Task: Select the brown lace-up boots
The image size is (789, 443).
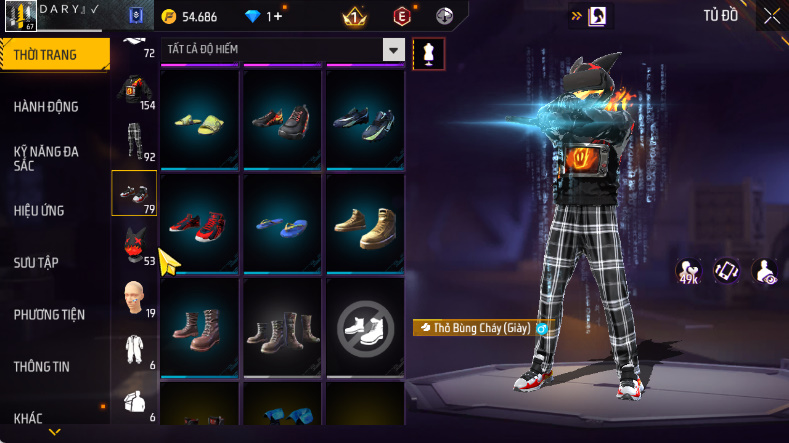Action: [199, 325]
